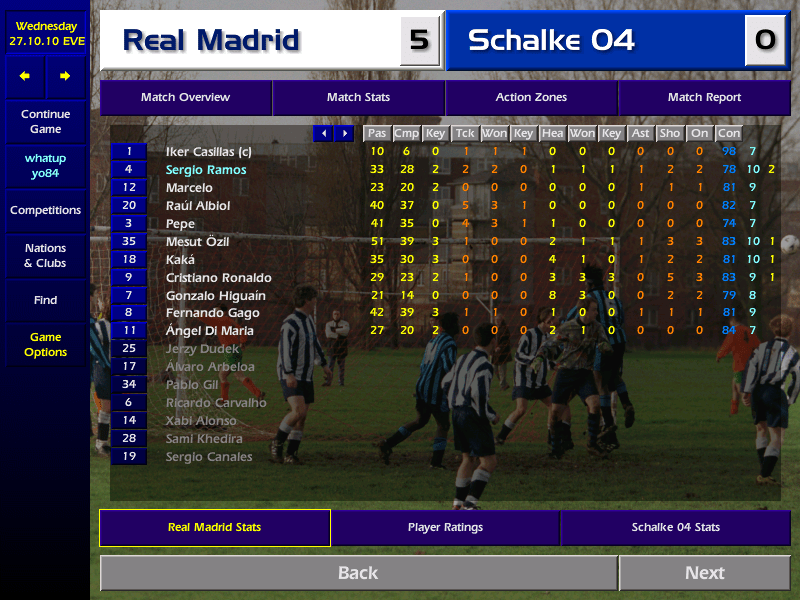This screenshot has height=600, width=800.
Task: Select the Find option
Action: pos(45,300)
